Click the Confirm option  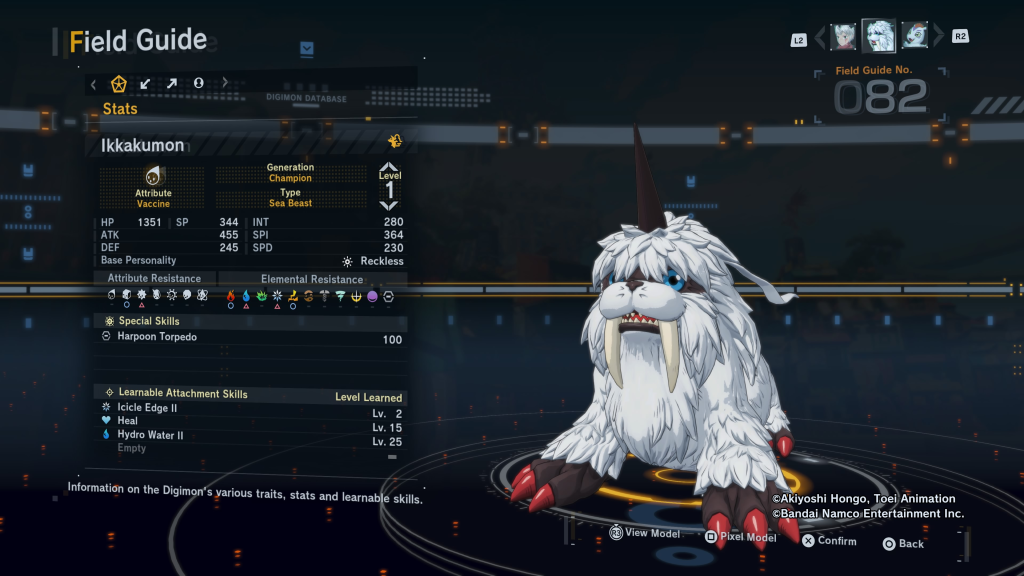pyautogui.click(x=828, y=541)
